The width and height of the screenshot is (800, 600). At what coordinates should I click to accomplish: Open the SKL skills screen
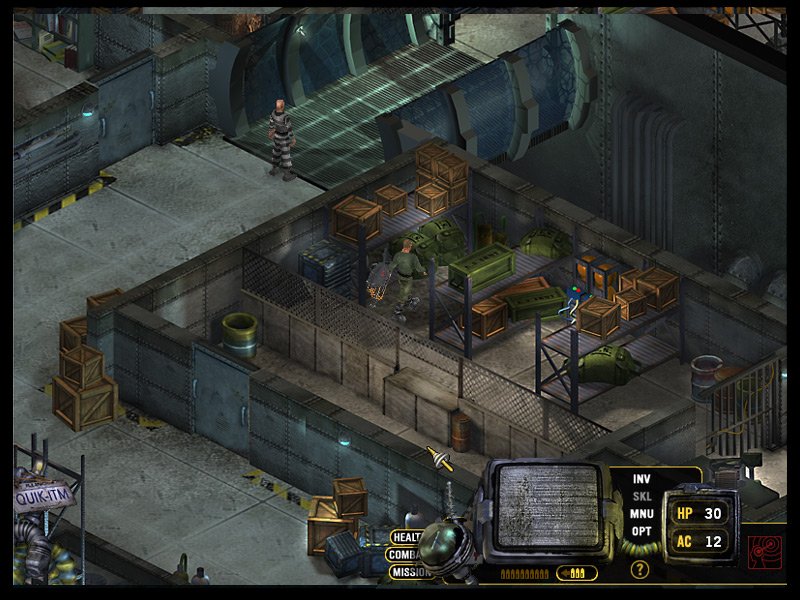point(641,496)
